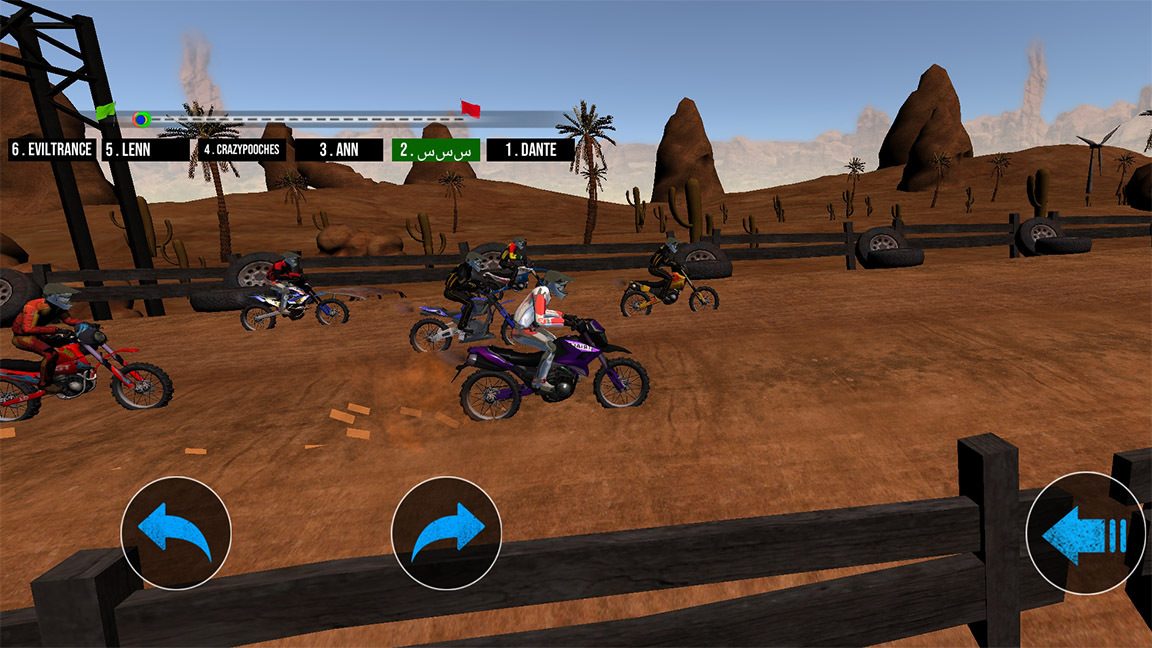This screenshot has height=648, width=1152.
Task: Choose the 4. CRAZYPOOCHES ranking label
Action: [x=241, y=150]
